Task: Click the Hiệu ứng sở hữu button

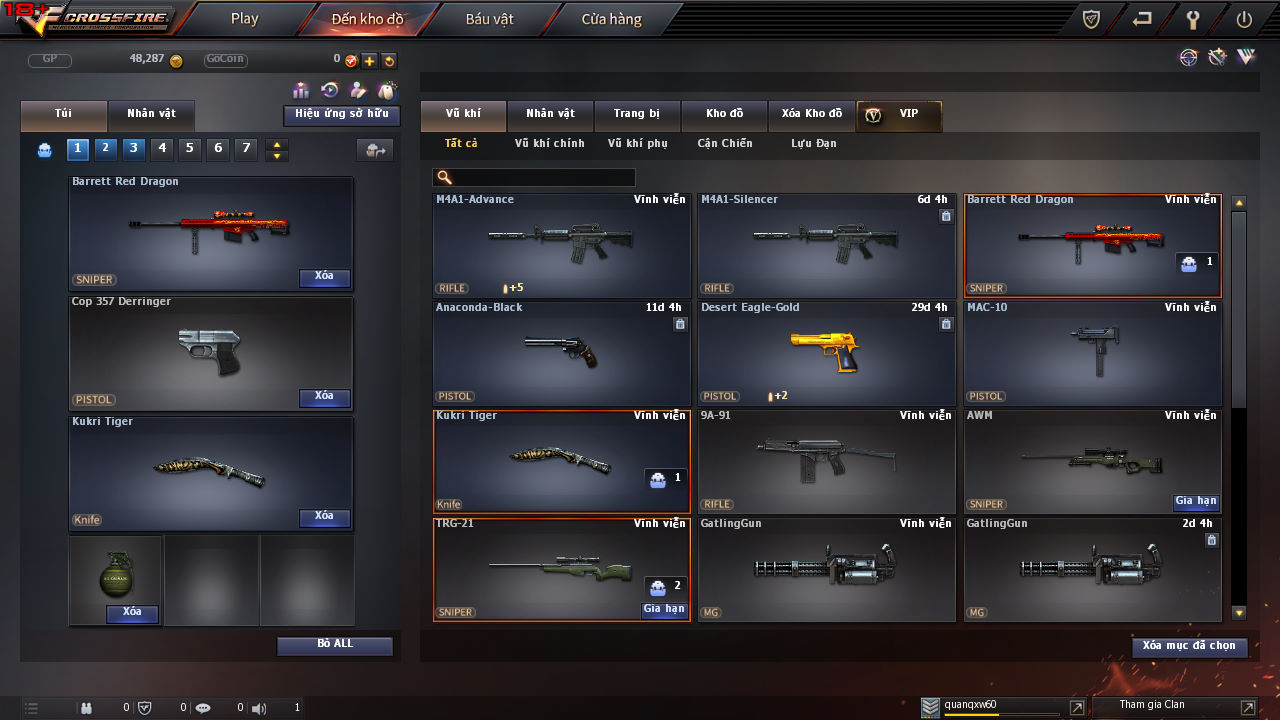Action: click(x=341, y=115)
